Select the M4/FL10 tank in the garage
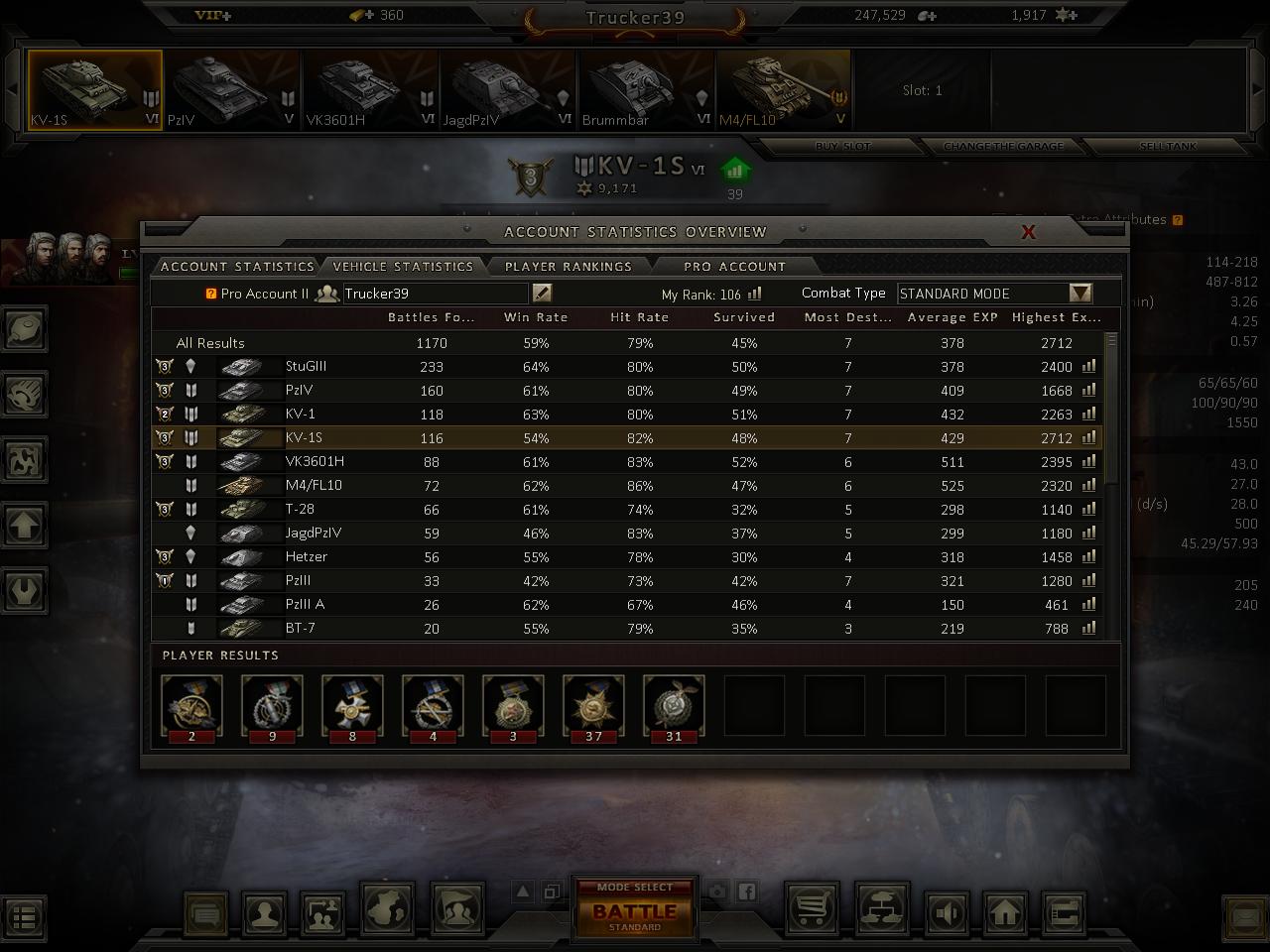The width and height of the screenshot is (1270, 952). click(x=783, y=90)
